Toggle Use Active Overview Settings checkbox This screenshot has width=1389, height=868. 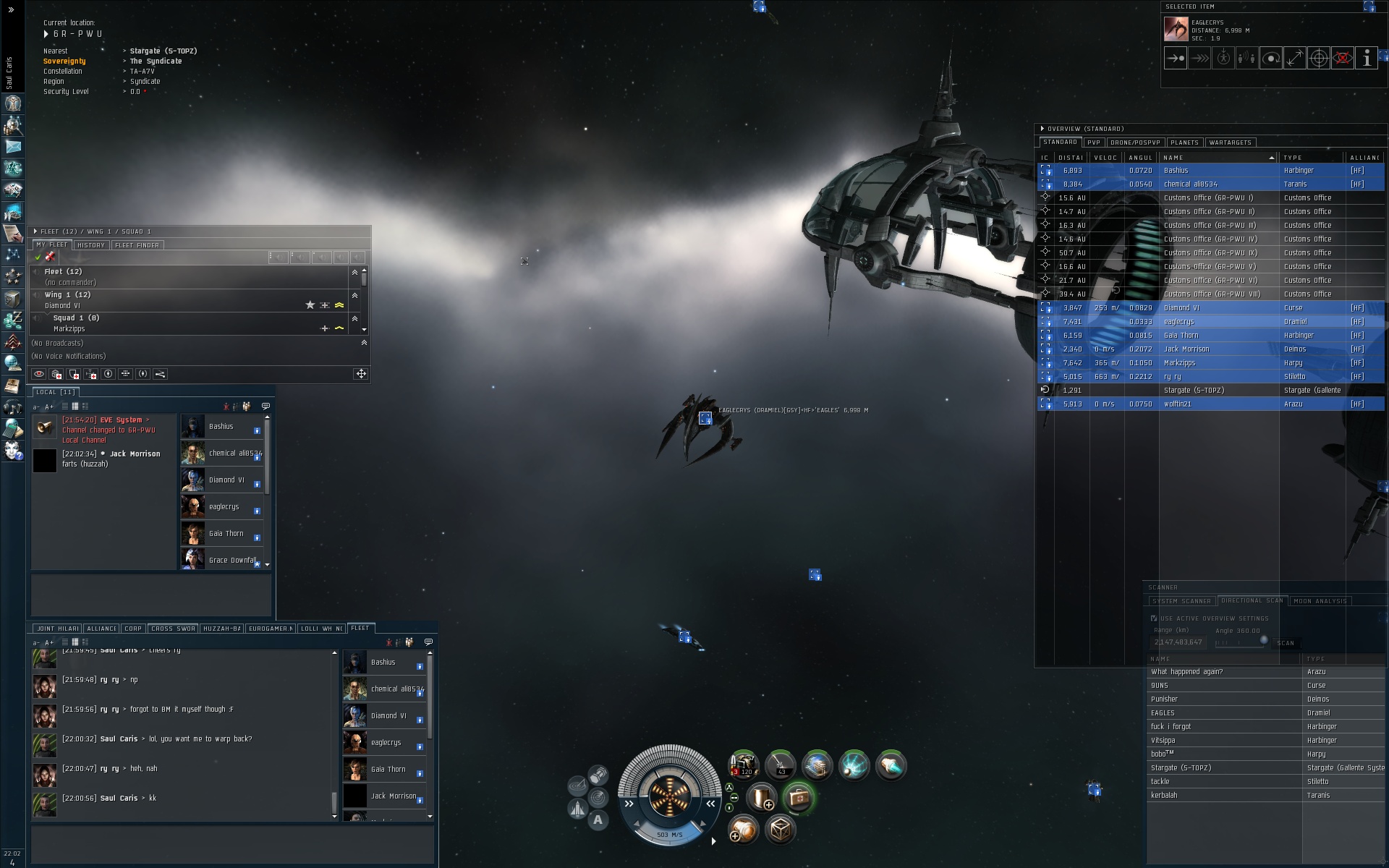[1154, 618]
